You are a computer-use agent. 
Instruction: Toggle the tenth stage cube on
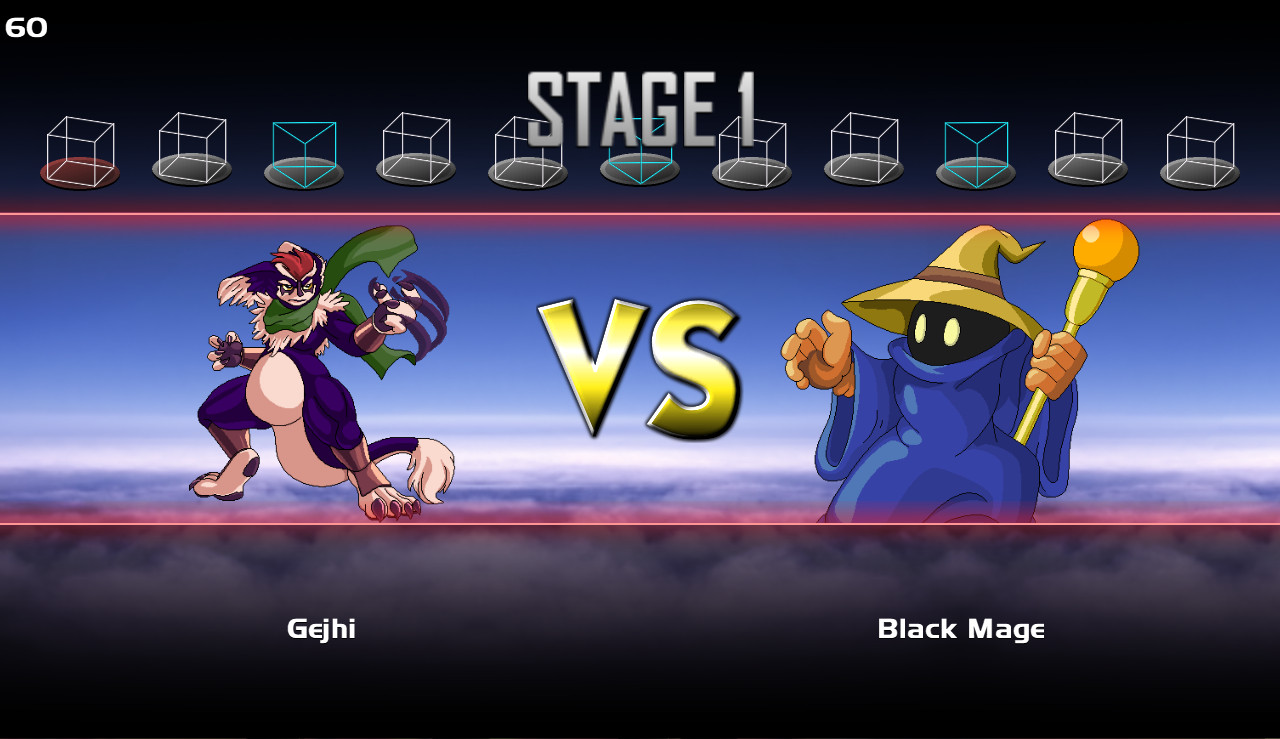pos(1087,145)
